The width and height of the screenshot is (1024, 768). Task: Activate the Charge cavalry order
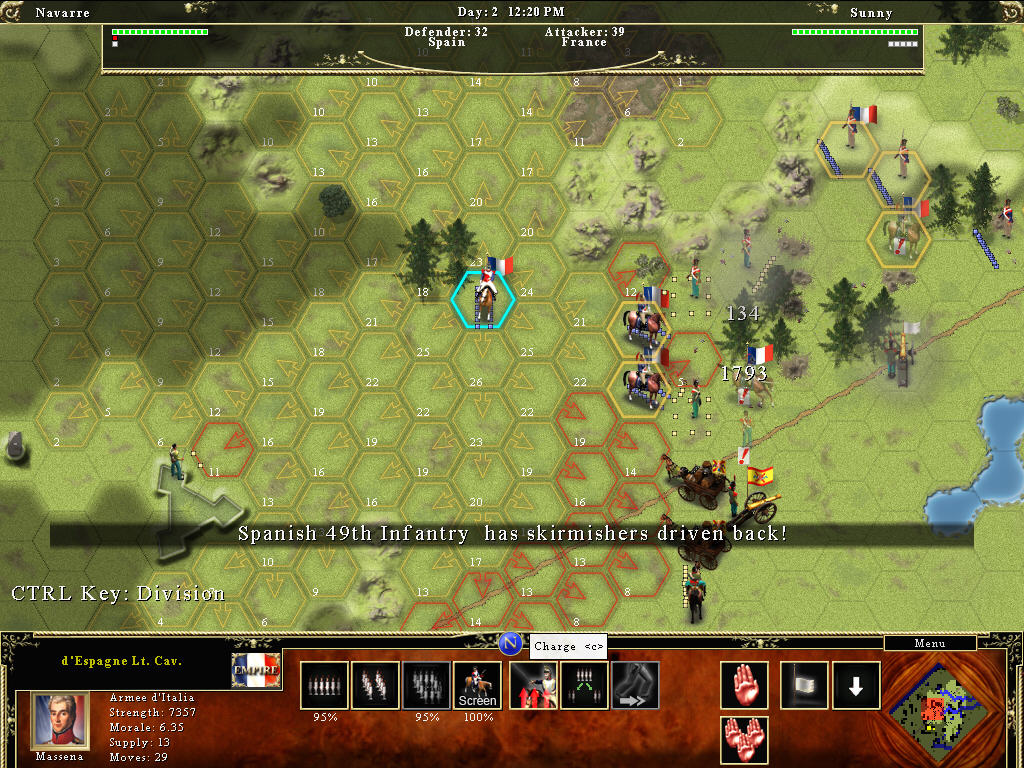[x=533, y=685]
